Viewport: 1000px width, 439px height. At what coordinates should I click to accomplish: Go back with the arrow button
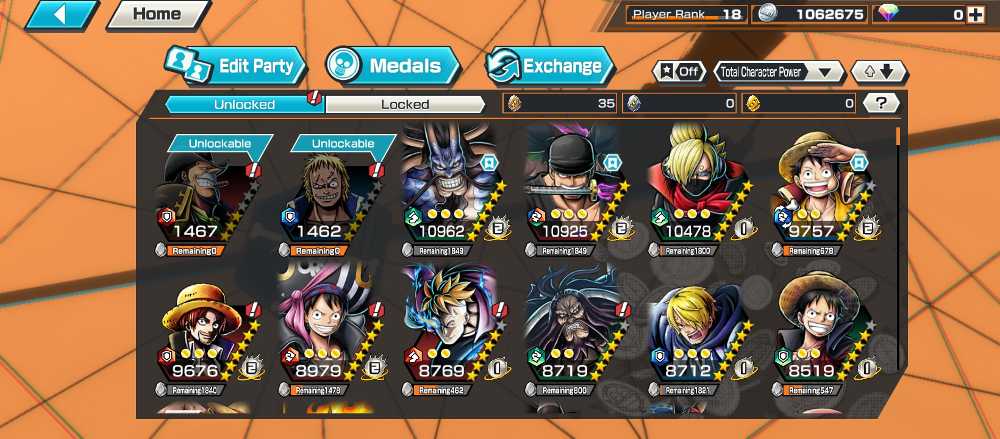[x=61, y=15]
